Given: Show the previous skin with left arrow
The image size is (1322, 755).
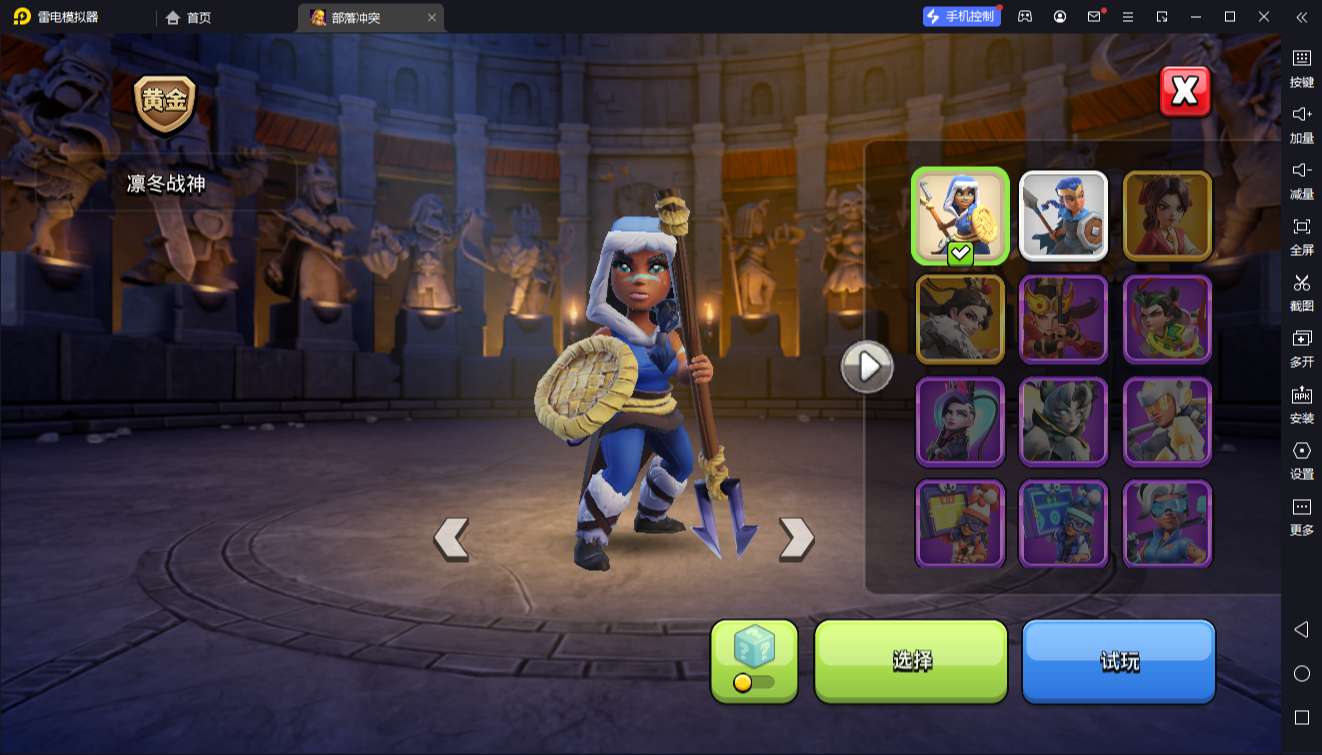Looking at the screenshot, I should (x=451, y=538).
